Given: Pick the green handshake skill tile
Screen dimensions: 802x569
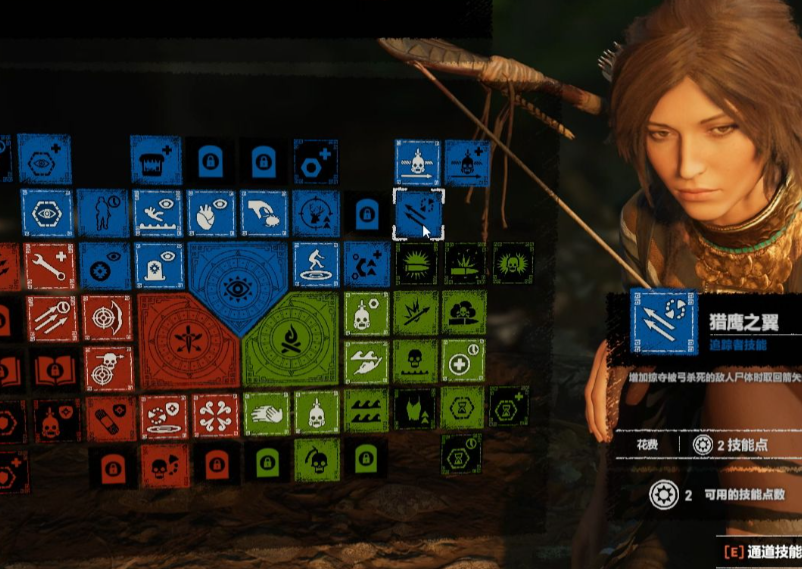Looking at the screenshot, I should pyautogui.click(x=265, y=412).
